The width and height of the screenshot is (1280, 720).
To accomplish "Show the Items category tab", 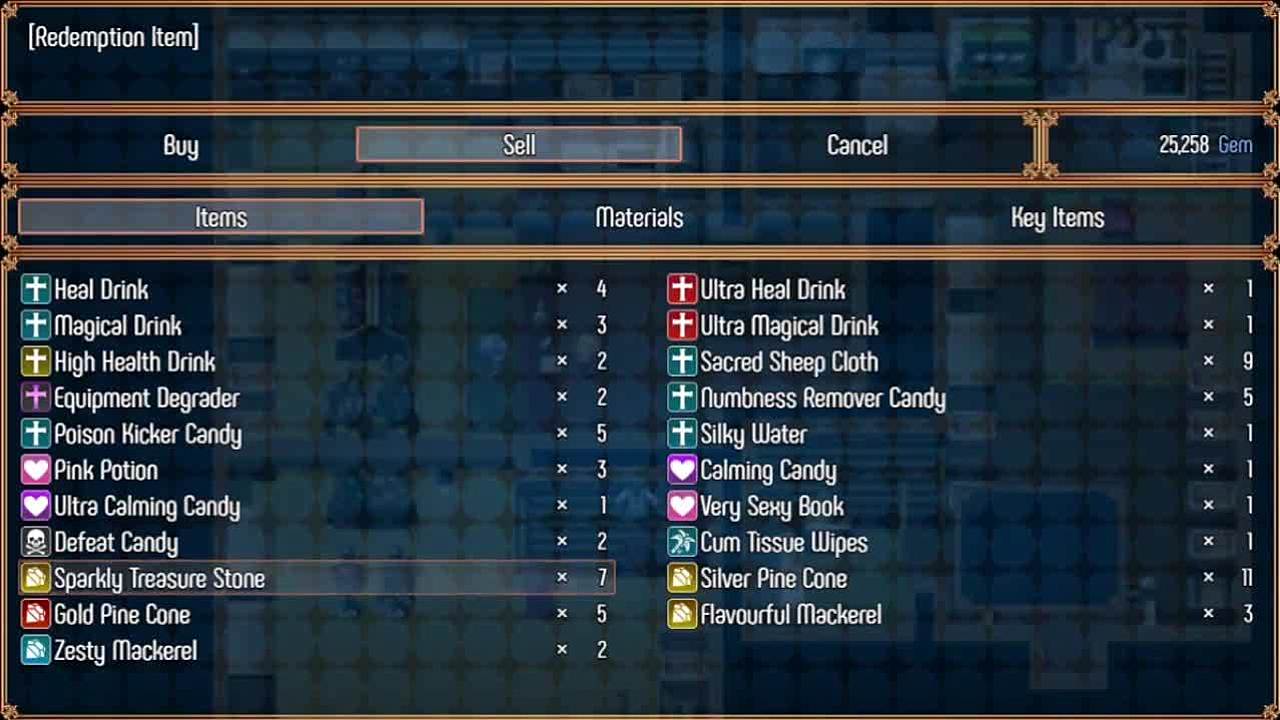I will [x=221, y=217].
